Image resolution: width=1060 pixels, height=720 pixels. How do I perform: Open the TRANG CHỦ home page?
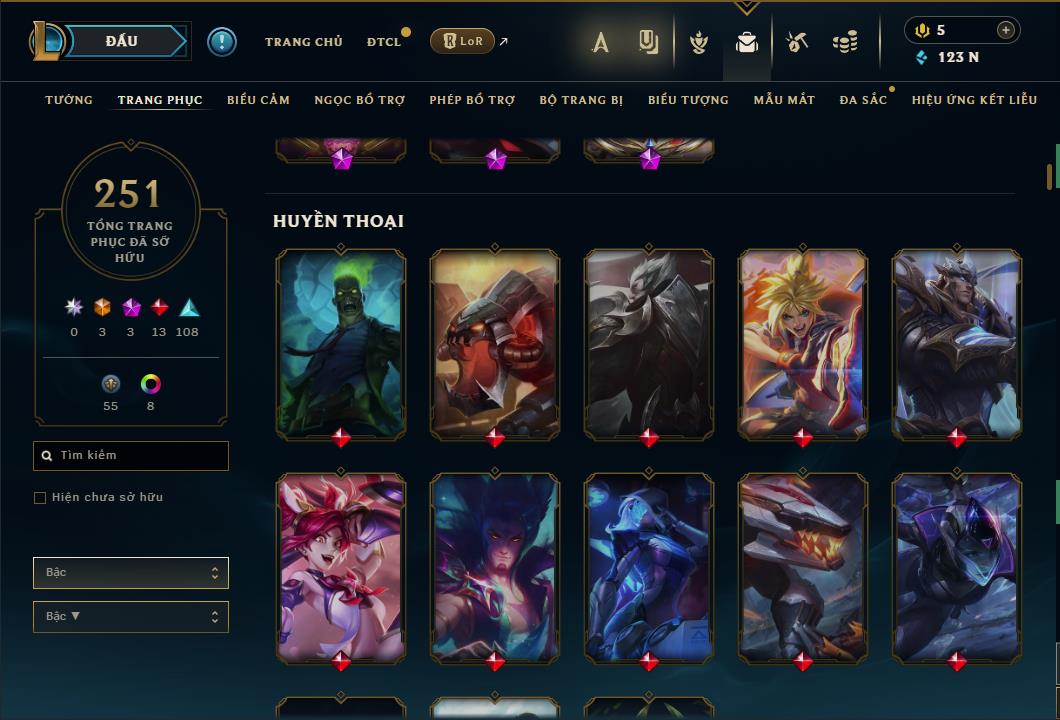tap(303, 42)
